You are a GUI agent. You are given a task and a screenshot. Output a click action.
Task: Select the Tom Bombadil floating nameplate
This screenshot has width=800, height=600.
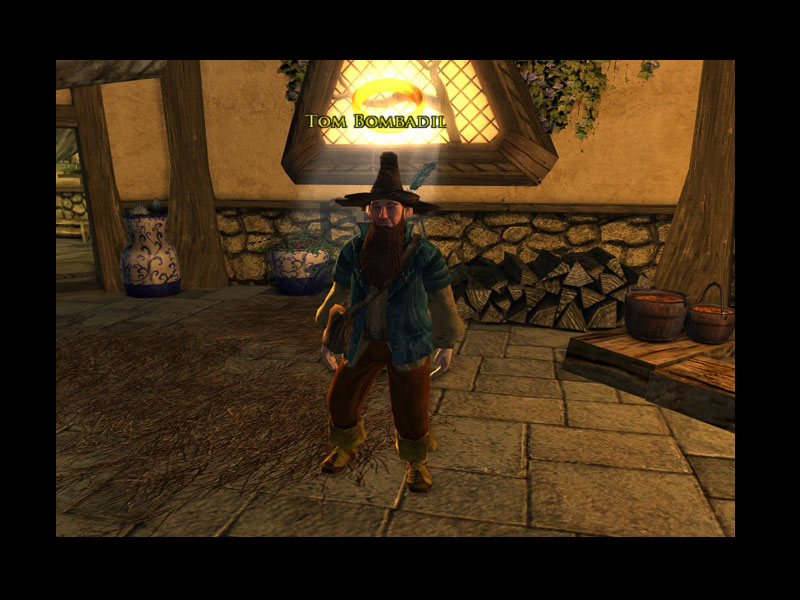pyautogui.click(x=376, y=122)
